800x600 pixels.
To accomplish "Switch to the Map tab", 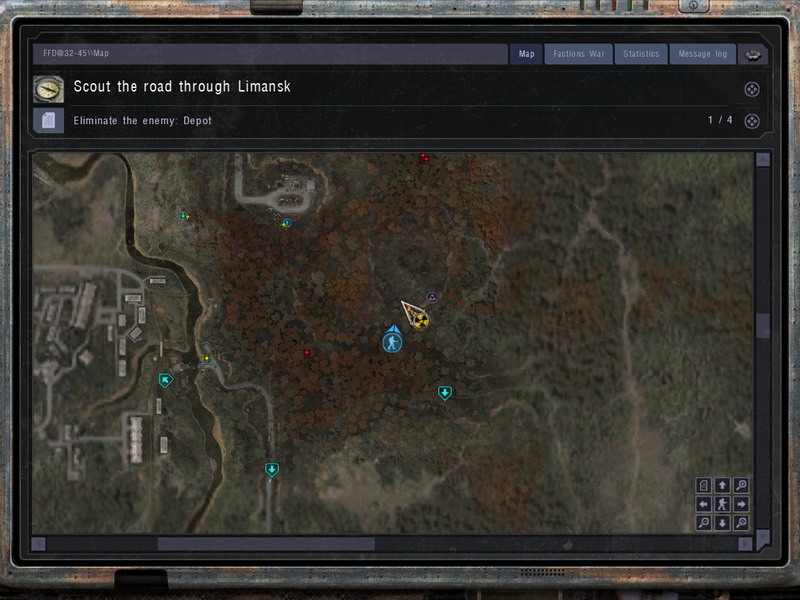I will pos(527,54).
